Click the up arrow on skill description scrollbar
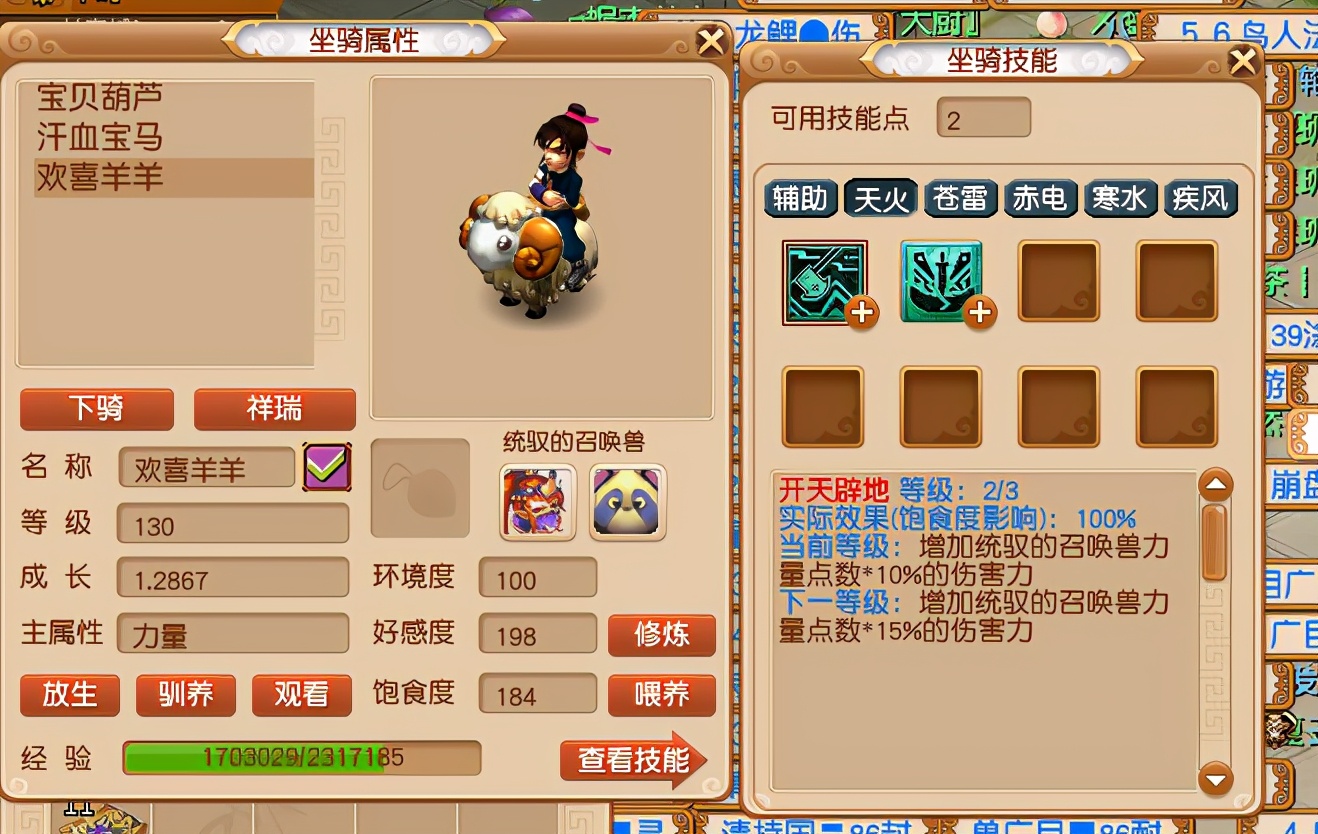The height and width of the screenshot is (834, 1318). tap(1215, 483)
